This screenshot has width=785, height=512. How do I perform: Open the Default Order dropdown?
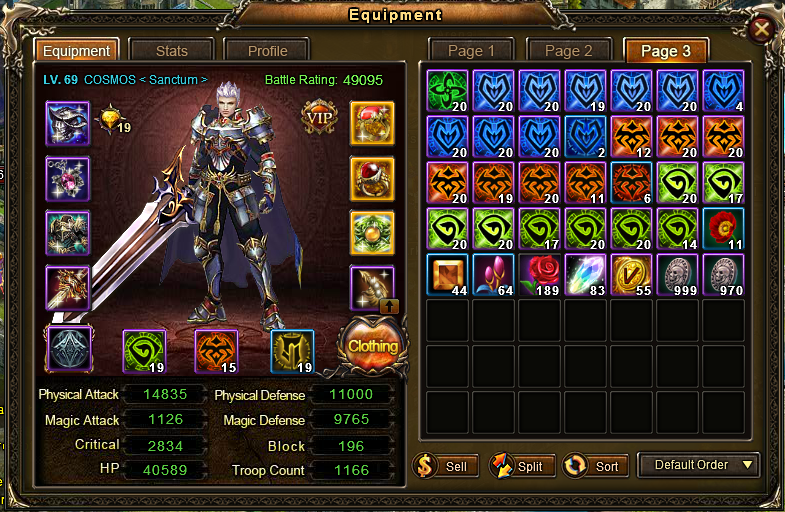click(x=699, y=465)
